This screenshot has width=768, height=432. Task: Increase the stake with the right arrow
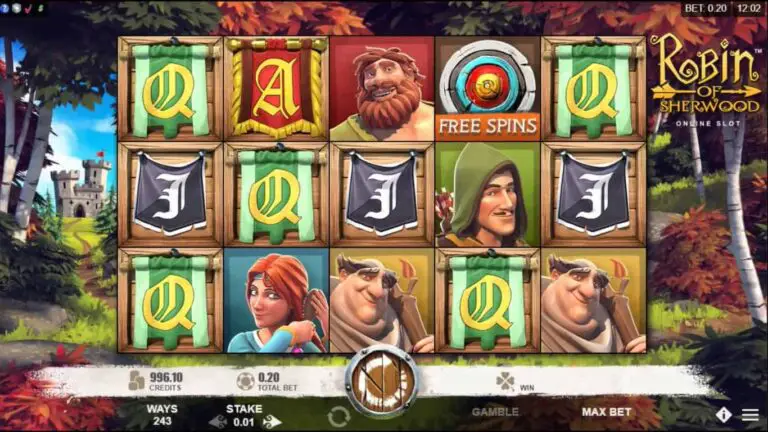click(x=270, y=421)
